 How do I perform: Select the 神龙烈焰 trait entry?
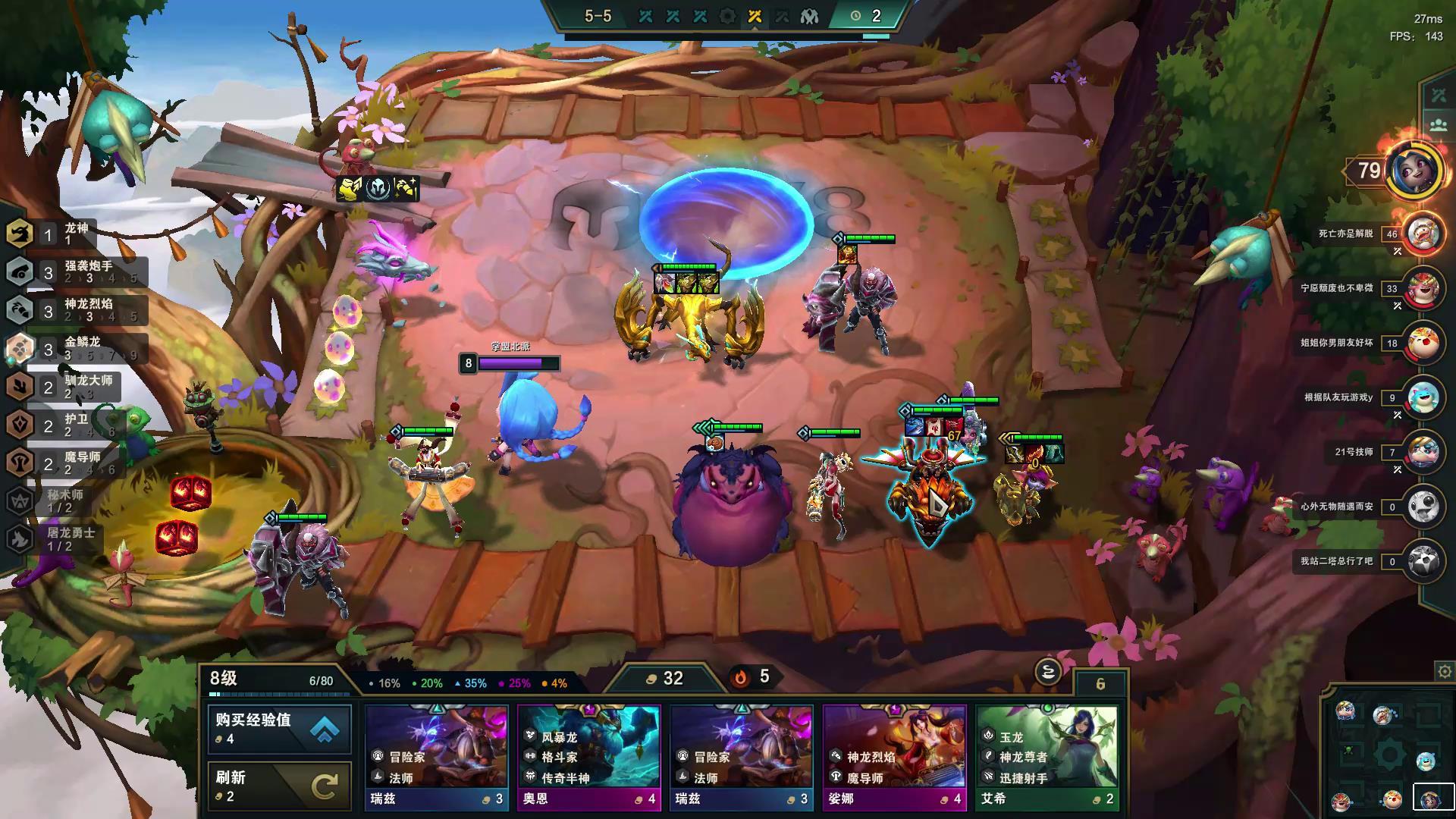(76, 310)
